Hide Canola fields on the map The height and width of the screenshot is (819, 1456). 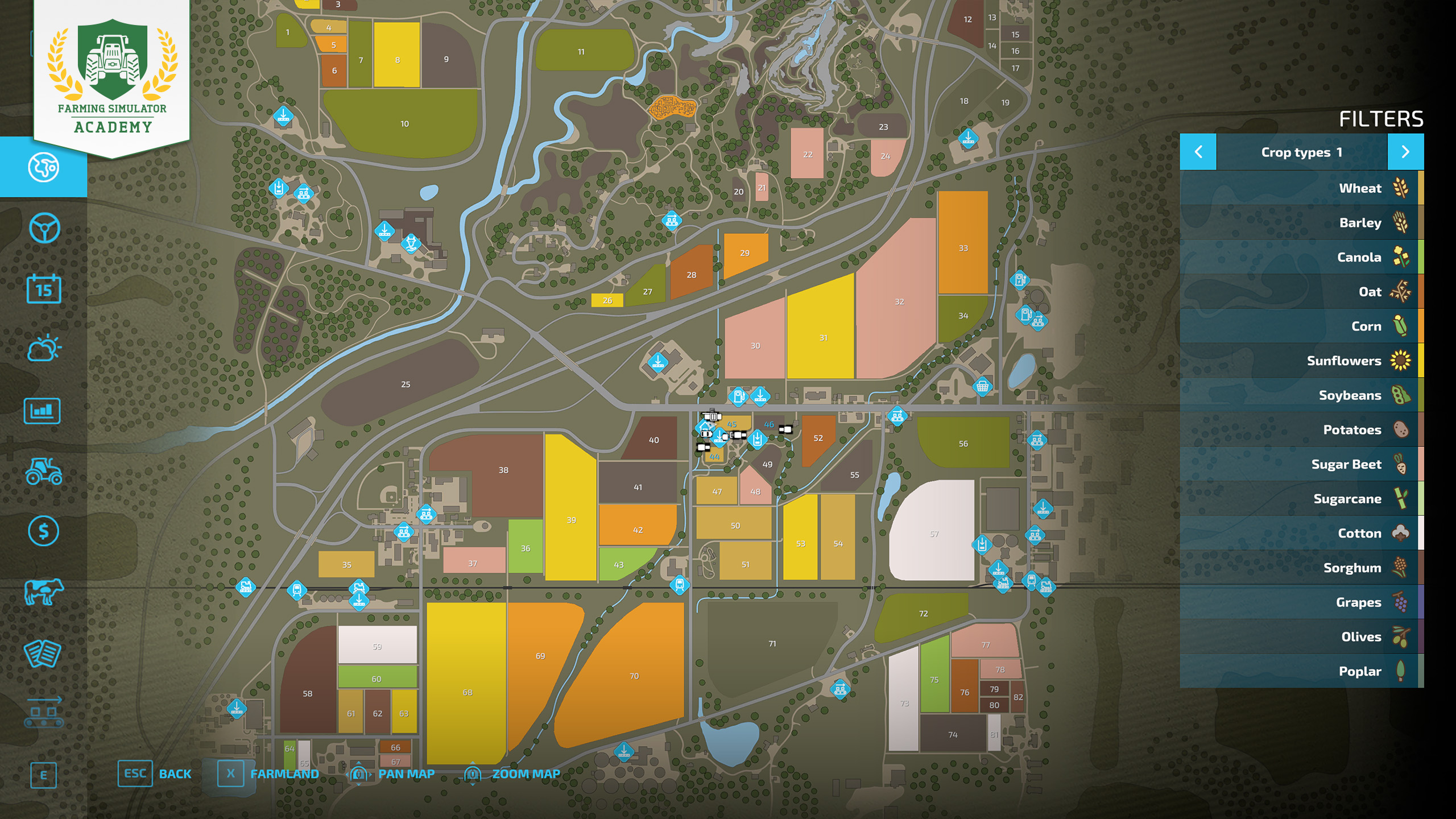tap(1301, 257)
